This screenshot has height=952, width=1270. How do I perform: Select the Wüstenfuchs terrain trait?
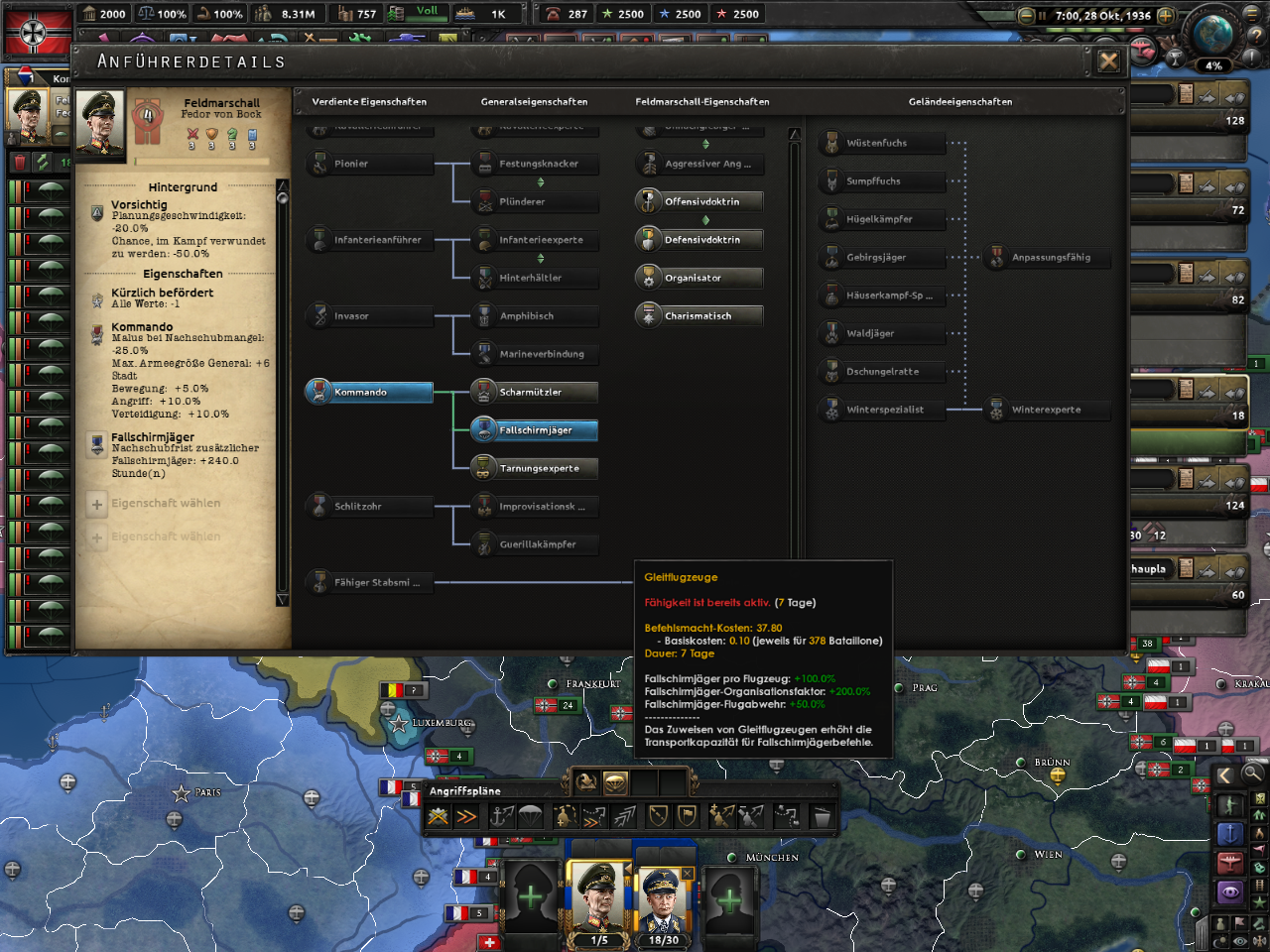tap(881, 143)
